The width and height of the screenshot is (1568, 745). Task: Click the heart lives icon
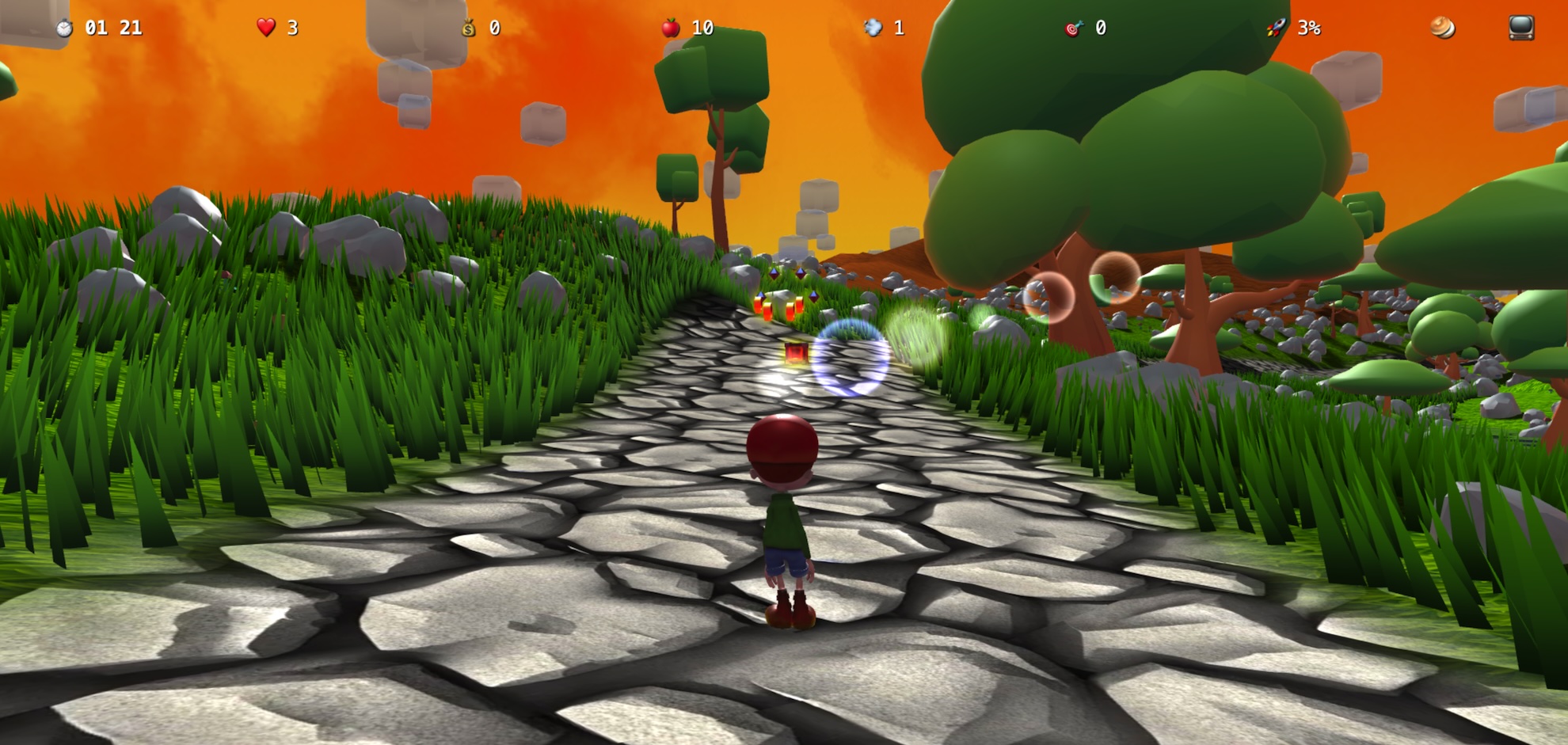(266, 28)
